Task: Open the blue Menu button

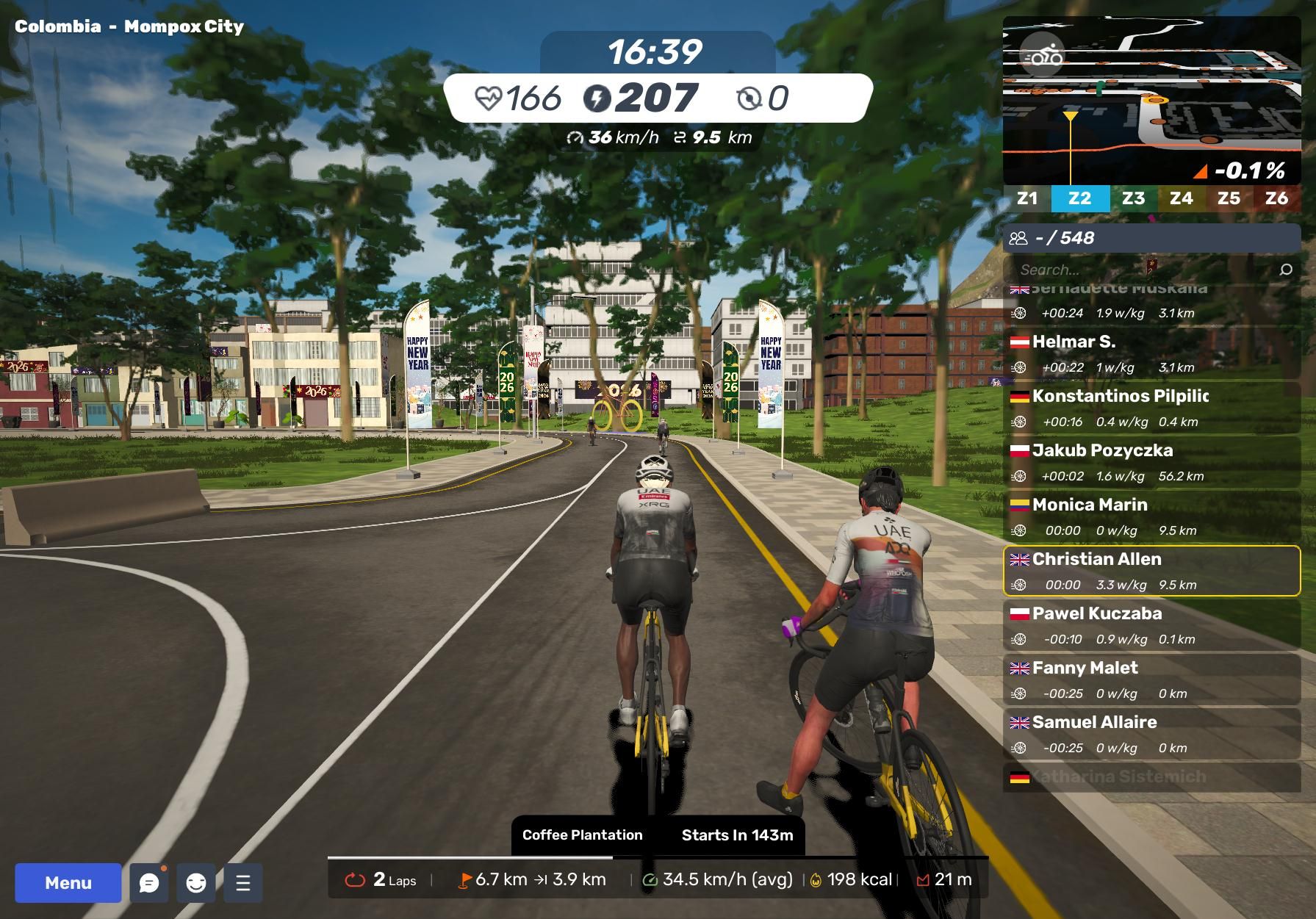Action: 68,882
